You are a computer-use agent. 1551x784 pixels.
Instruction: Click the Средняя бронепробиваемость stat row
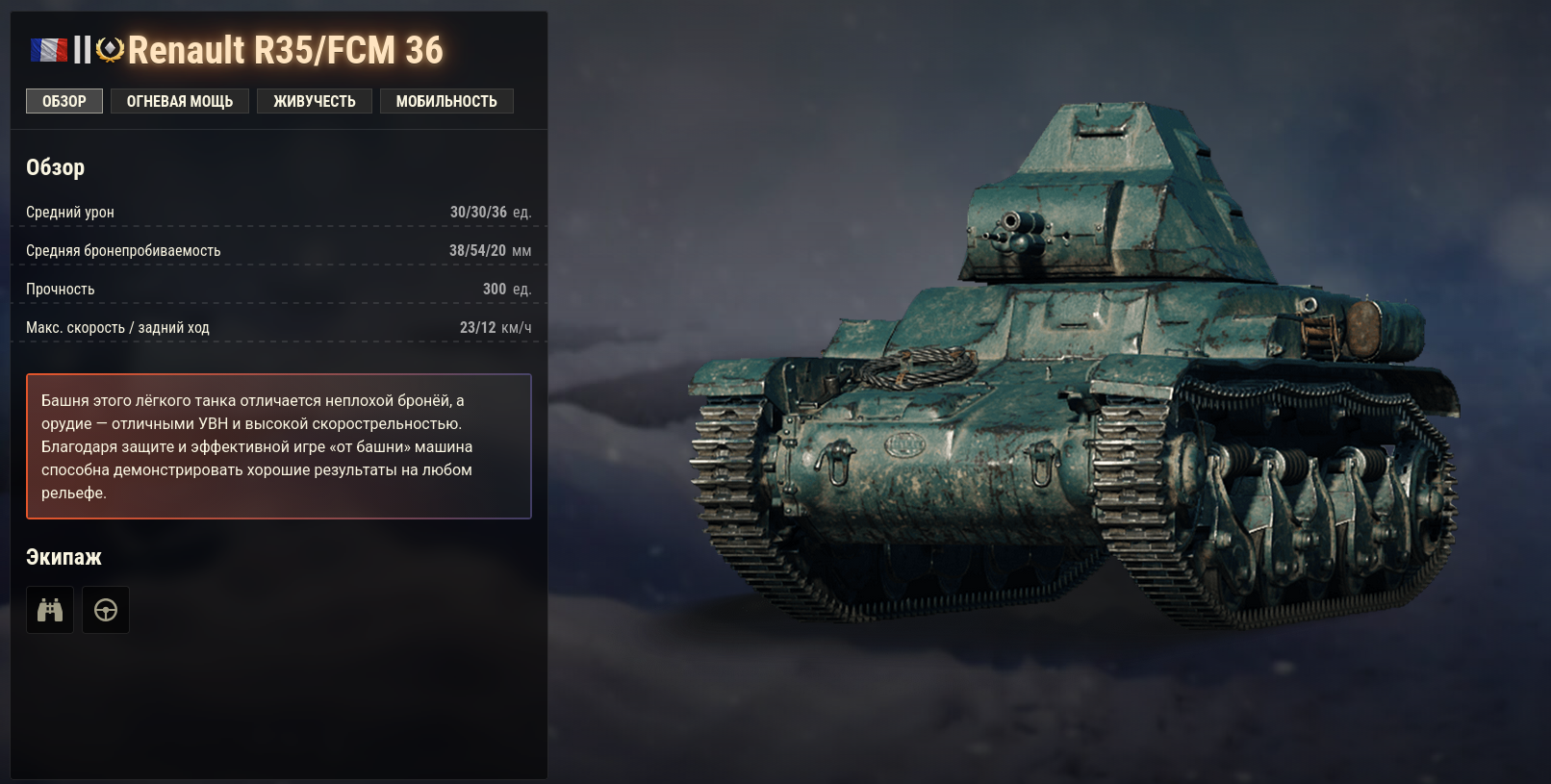[279, 250]
